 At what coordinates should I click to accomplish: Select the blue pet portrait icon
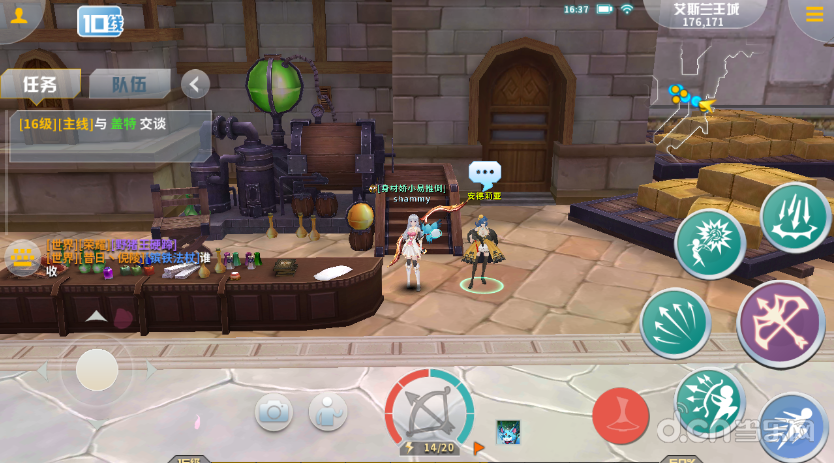click(x=509, y=433)
